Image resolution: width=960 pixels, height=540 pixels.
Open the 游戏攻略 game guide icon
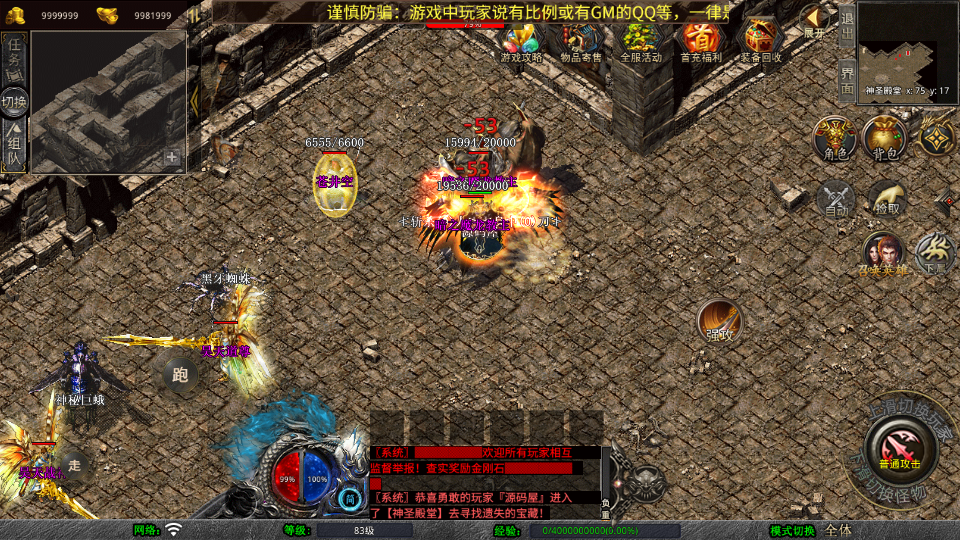tap(521, 42)
